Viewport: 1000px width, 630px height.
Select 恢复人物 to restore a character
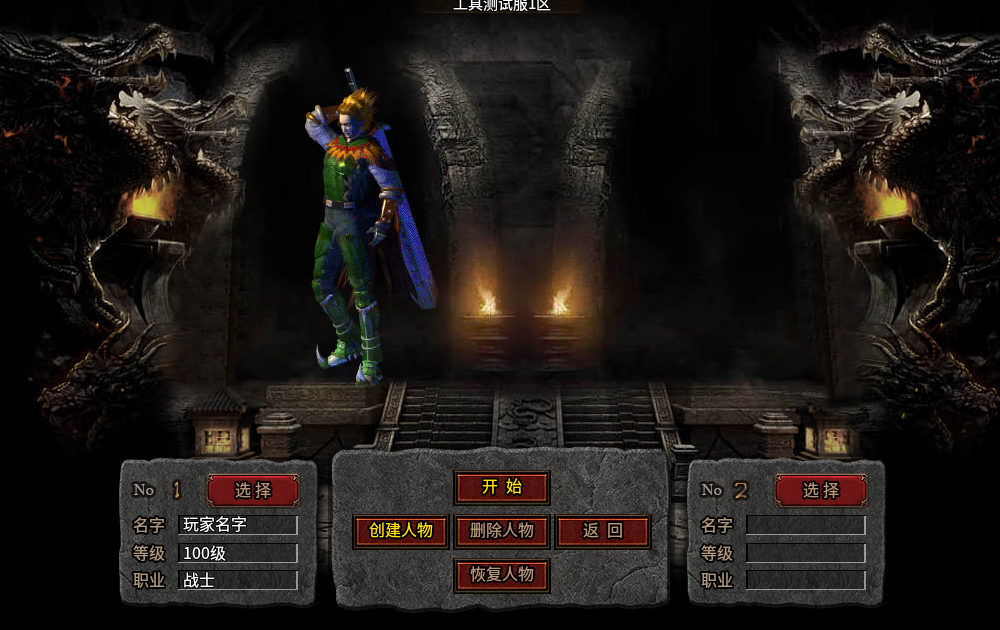(x=502, y=575)
